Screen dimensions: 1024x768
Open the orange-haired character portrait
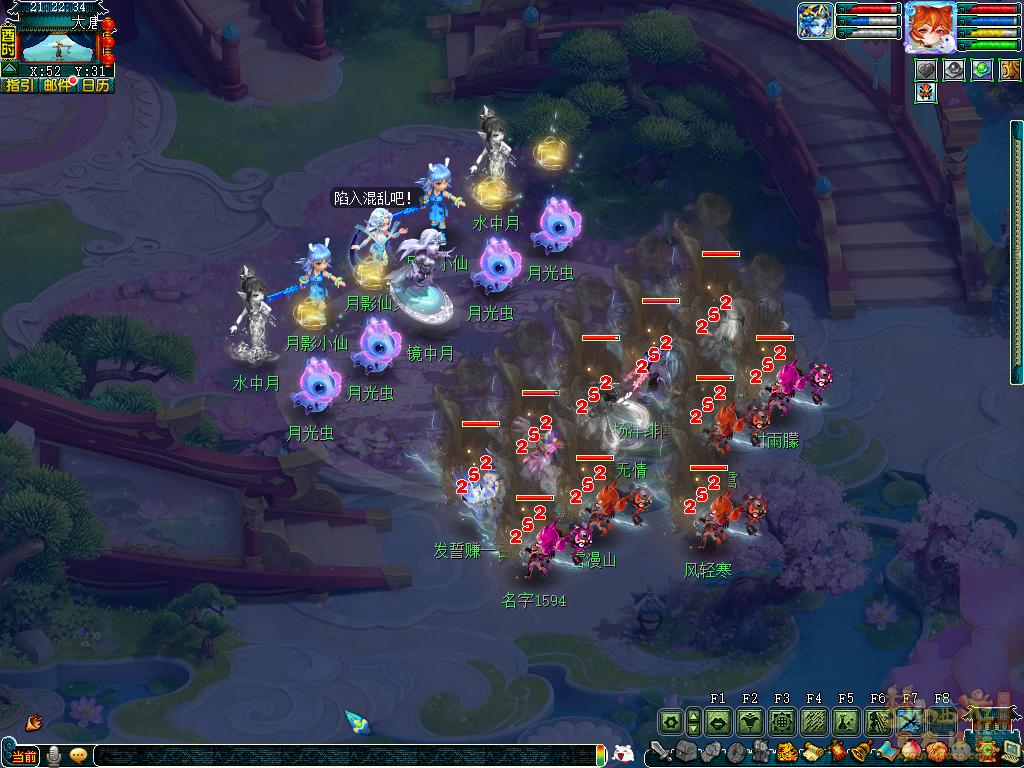click(929, 26)
